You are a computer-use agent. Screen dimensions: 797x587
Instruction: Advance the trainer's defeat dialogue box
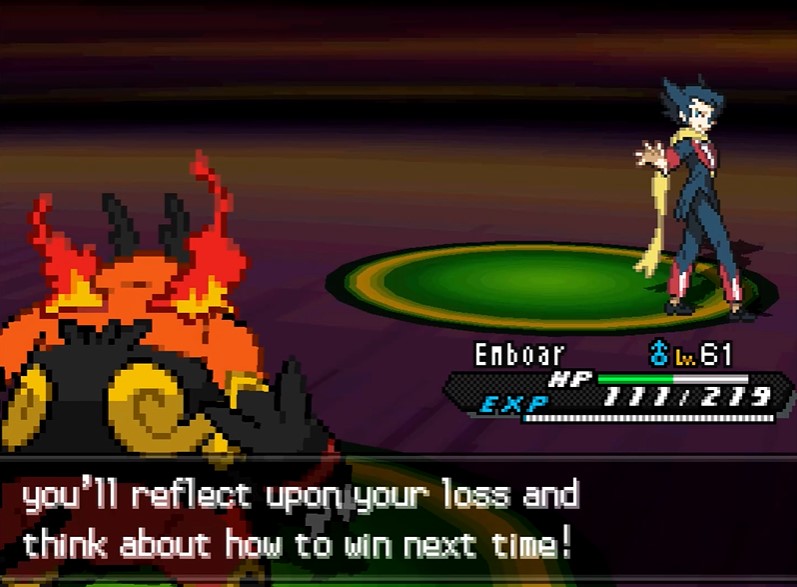point(398,520)
